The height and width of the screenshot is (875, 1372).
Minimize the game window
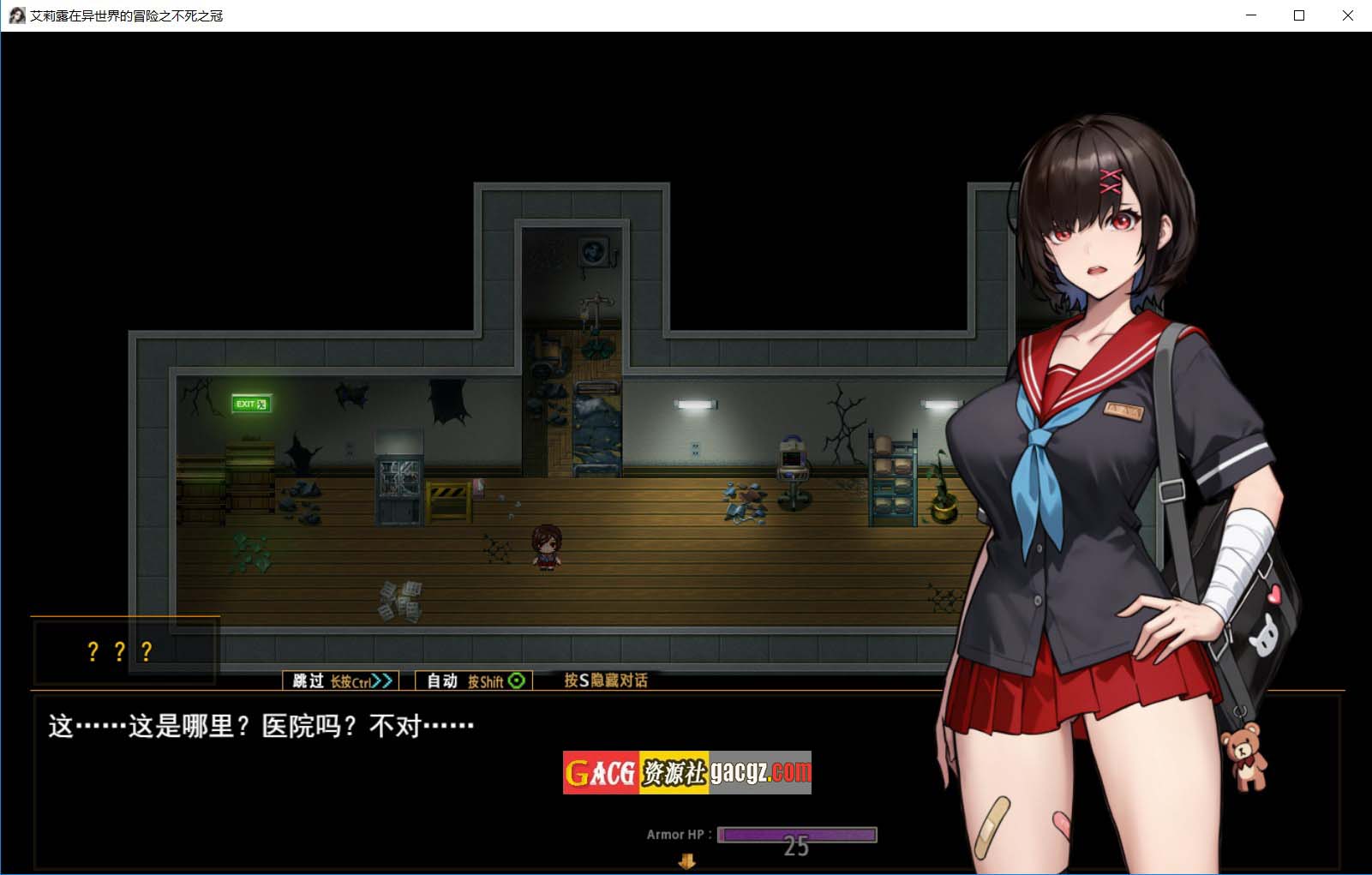1251,15
